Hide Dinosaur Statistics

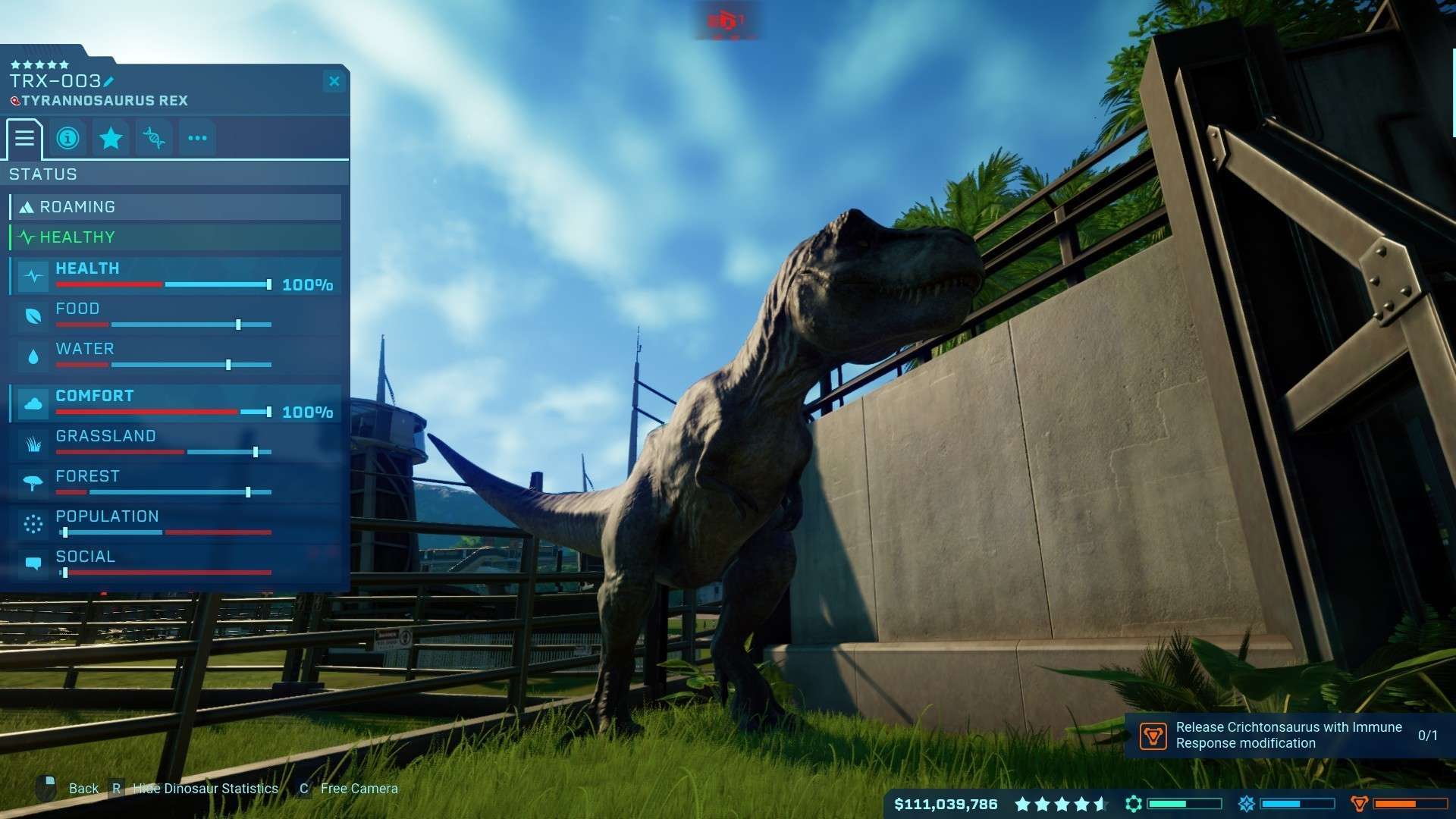205,789
